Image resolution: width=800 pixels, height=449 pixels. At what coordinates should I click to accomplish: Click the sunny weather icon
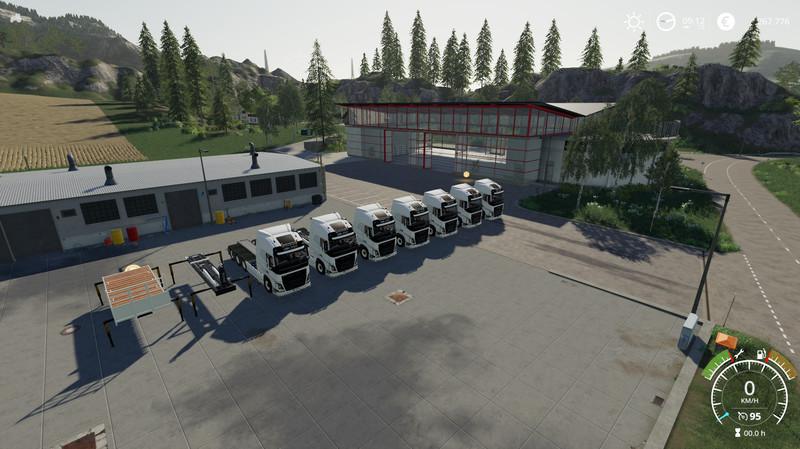click(x=634, y=21)
